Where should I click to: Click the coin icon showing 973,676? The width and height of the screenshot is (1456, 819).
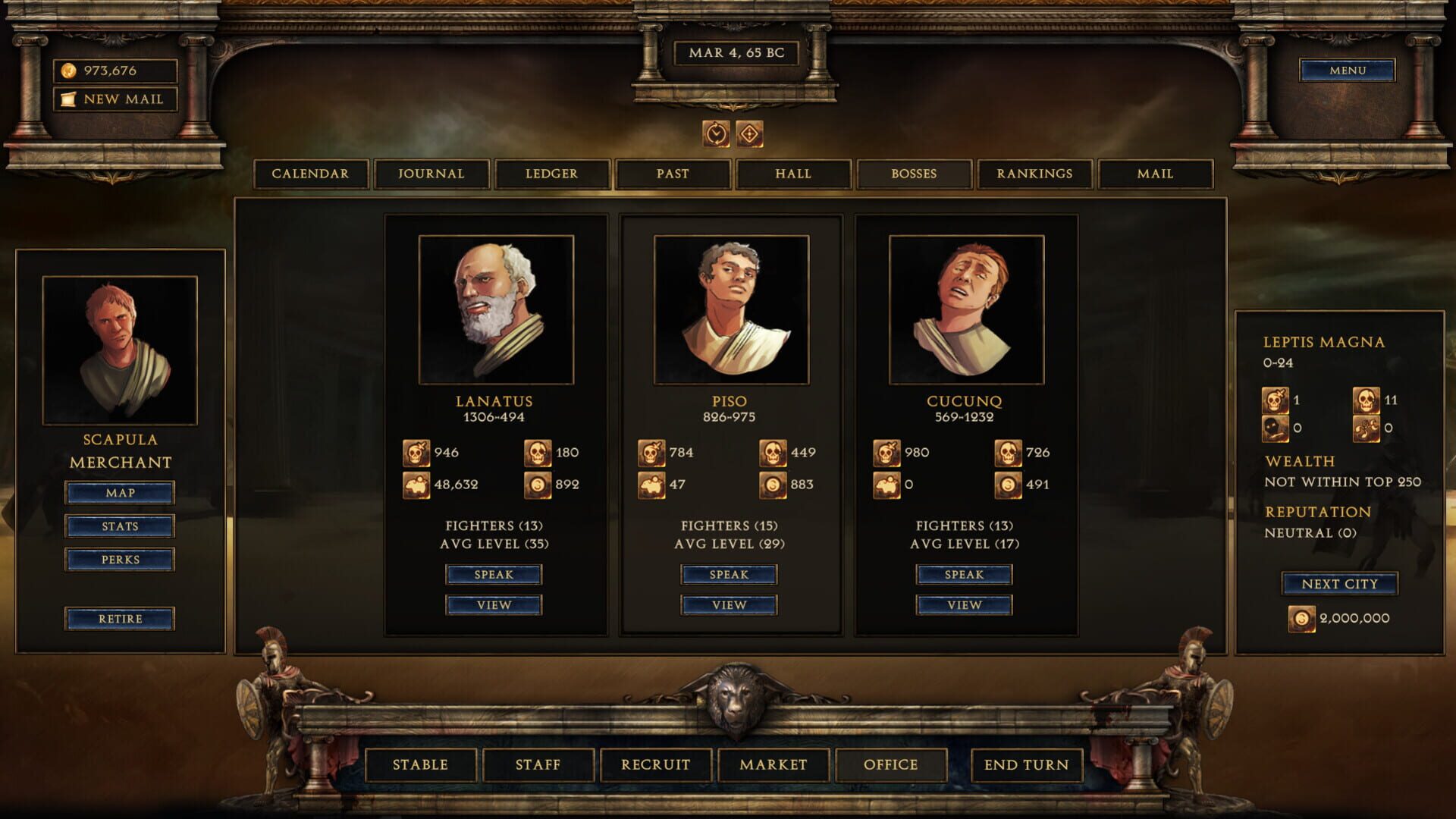pos(68,71)
